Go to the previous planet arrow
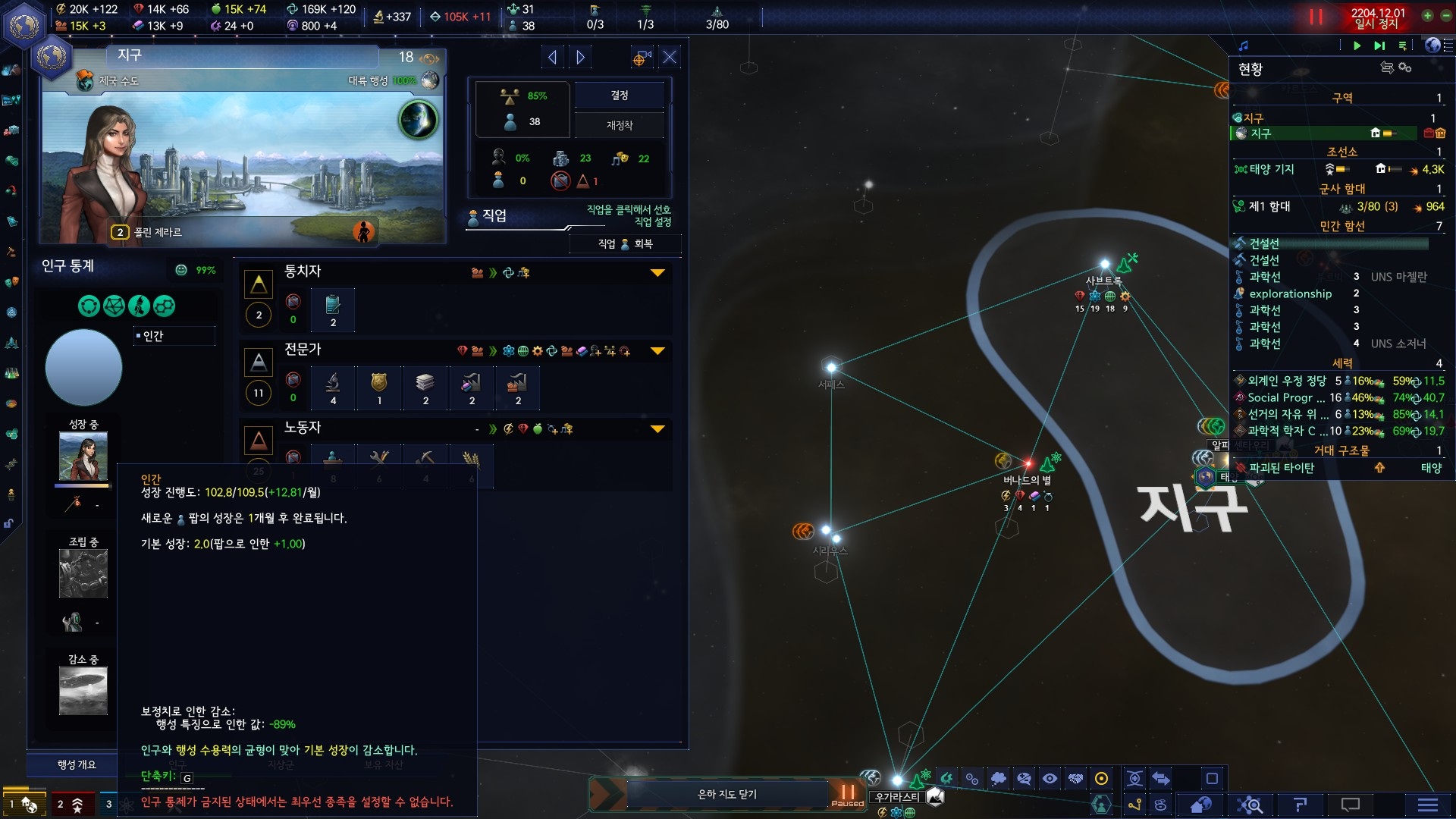The height and width of the screenshot is (819, 1456). [552, 58]
